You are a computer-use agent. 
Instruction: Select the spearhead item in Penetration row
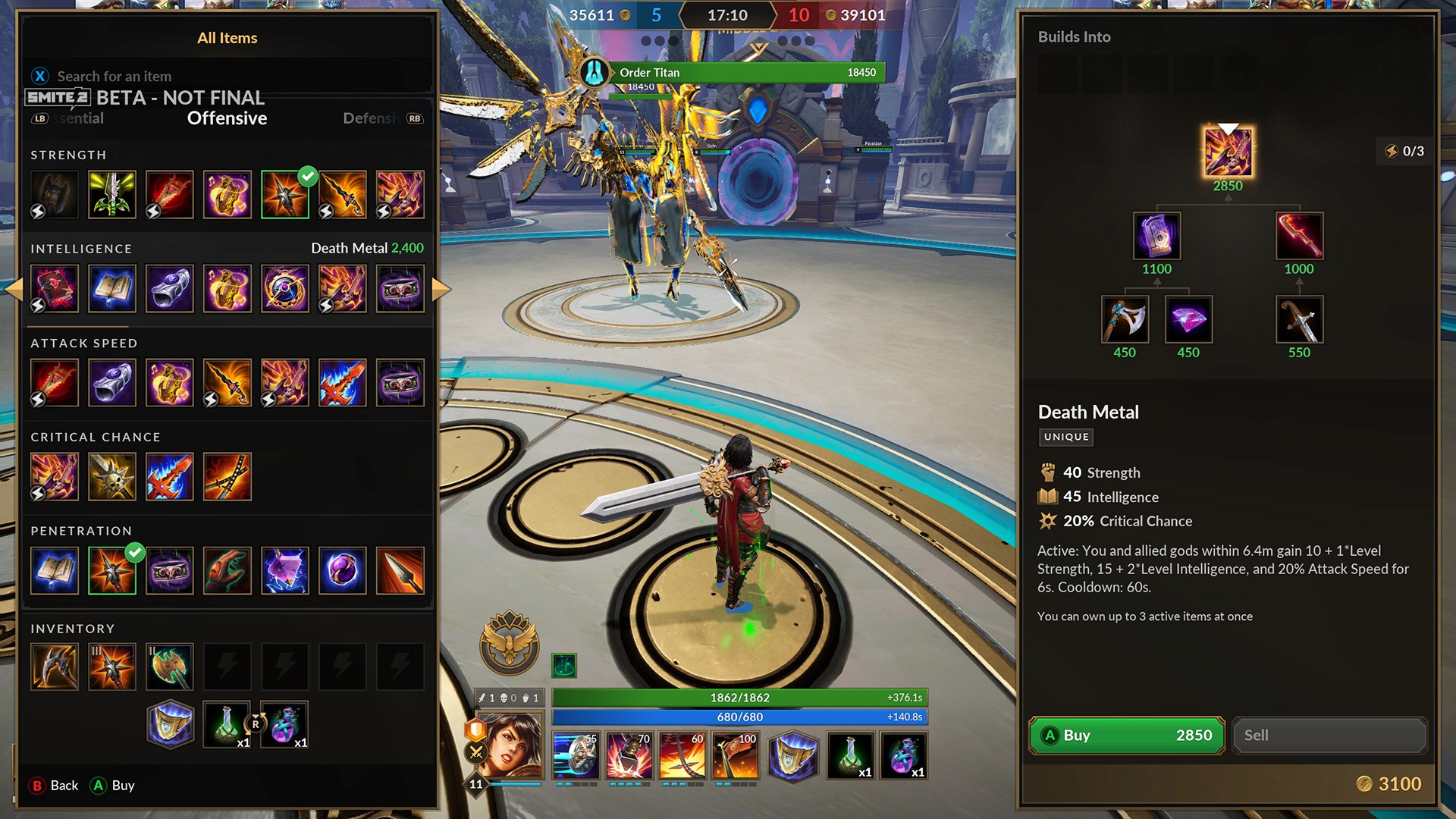pyautogui.click(x=400, y=571)
